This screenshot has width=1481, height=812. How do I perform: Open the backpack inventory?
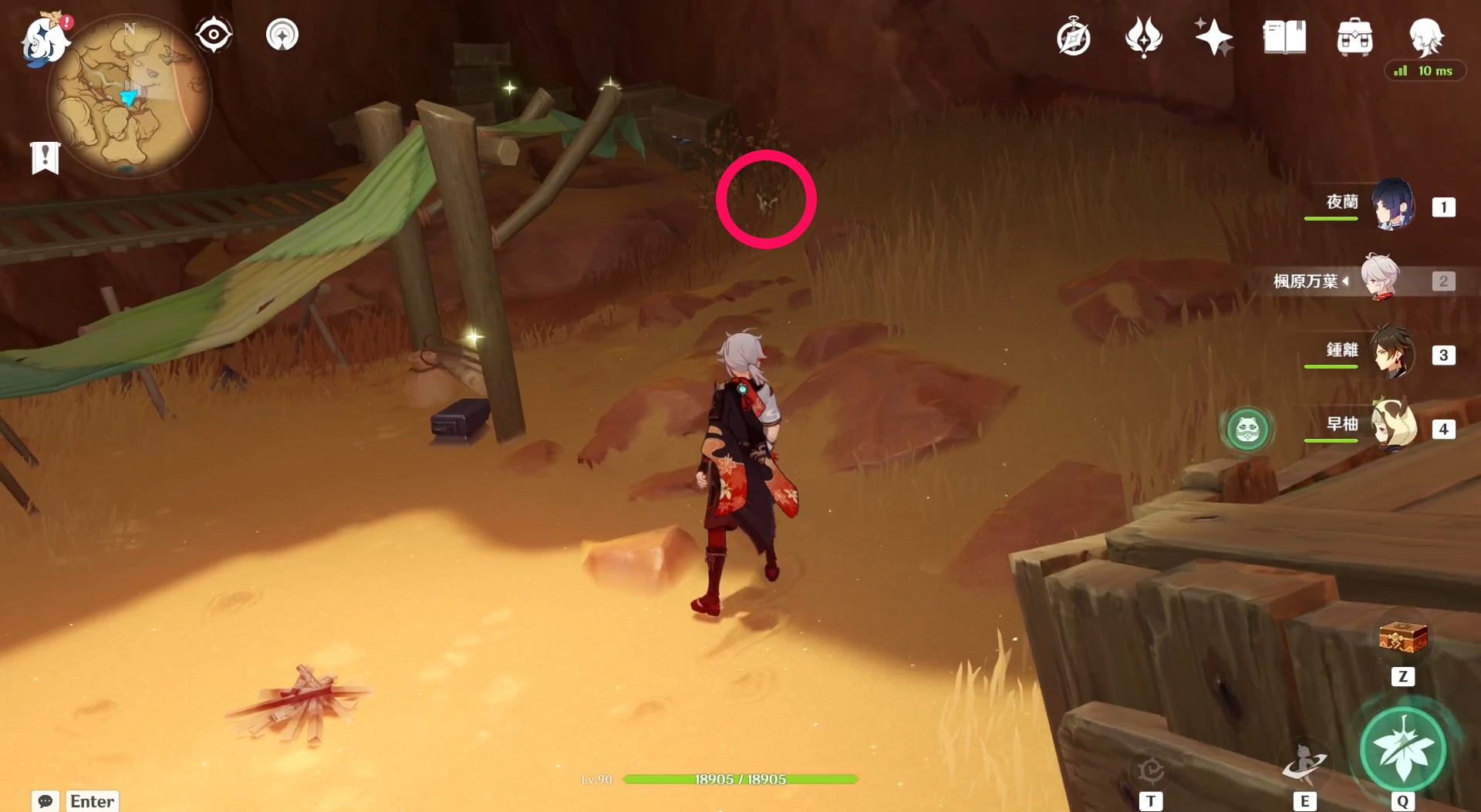[1354, 37]
